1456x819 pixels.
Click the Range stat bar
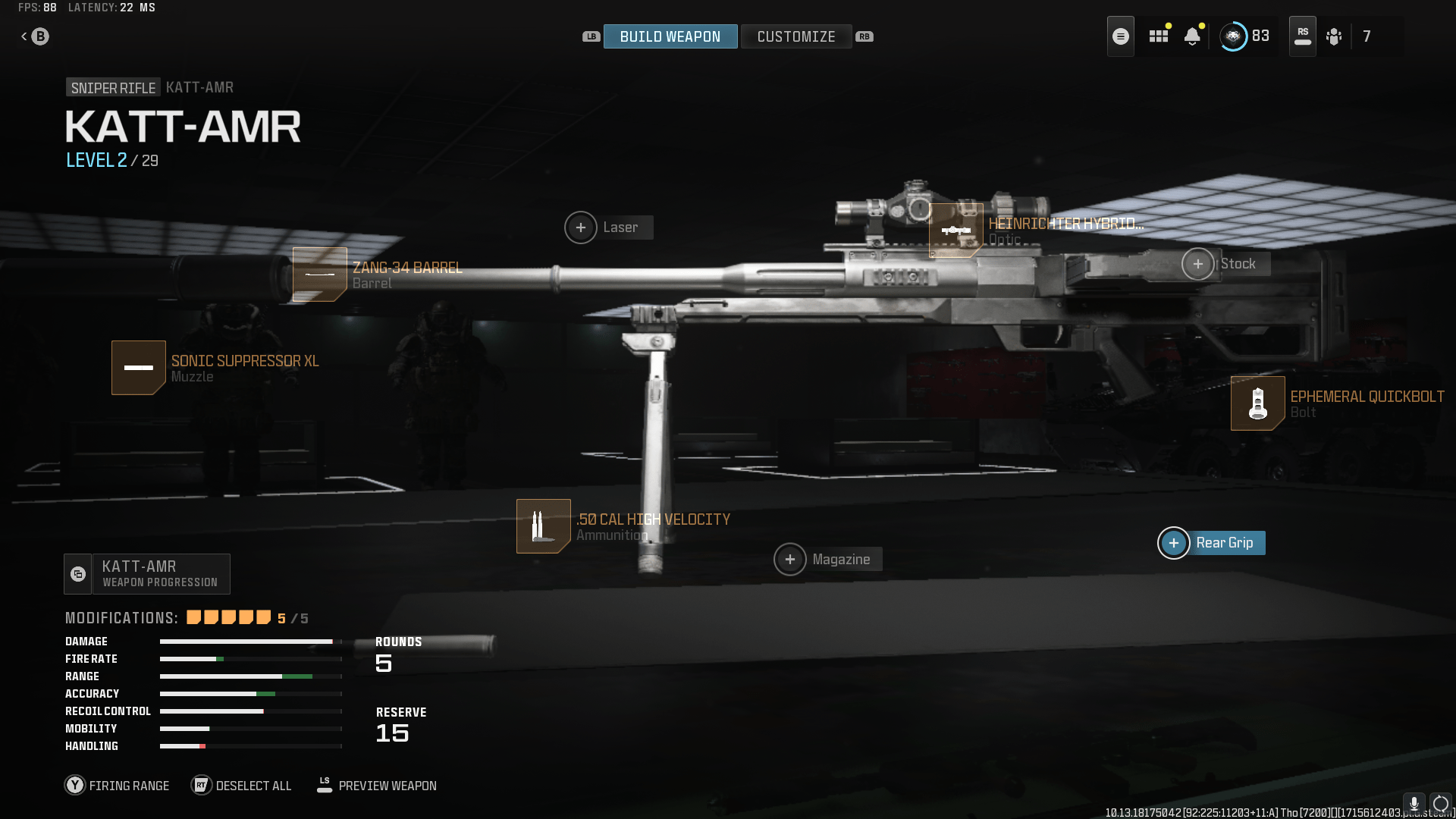(250, 676)
